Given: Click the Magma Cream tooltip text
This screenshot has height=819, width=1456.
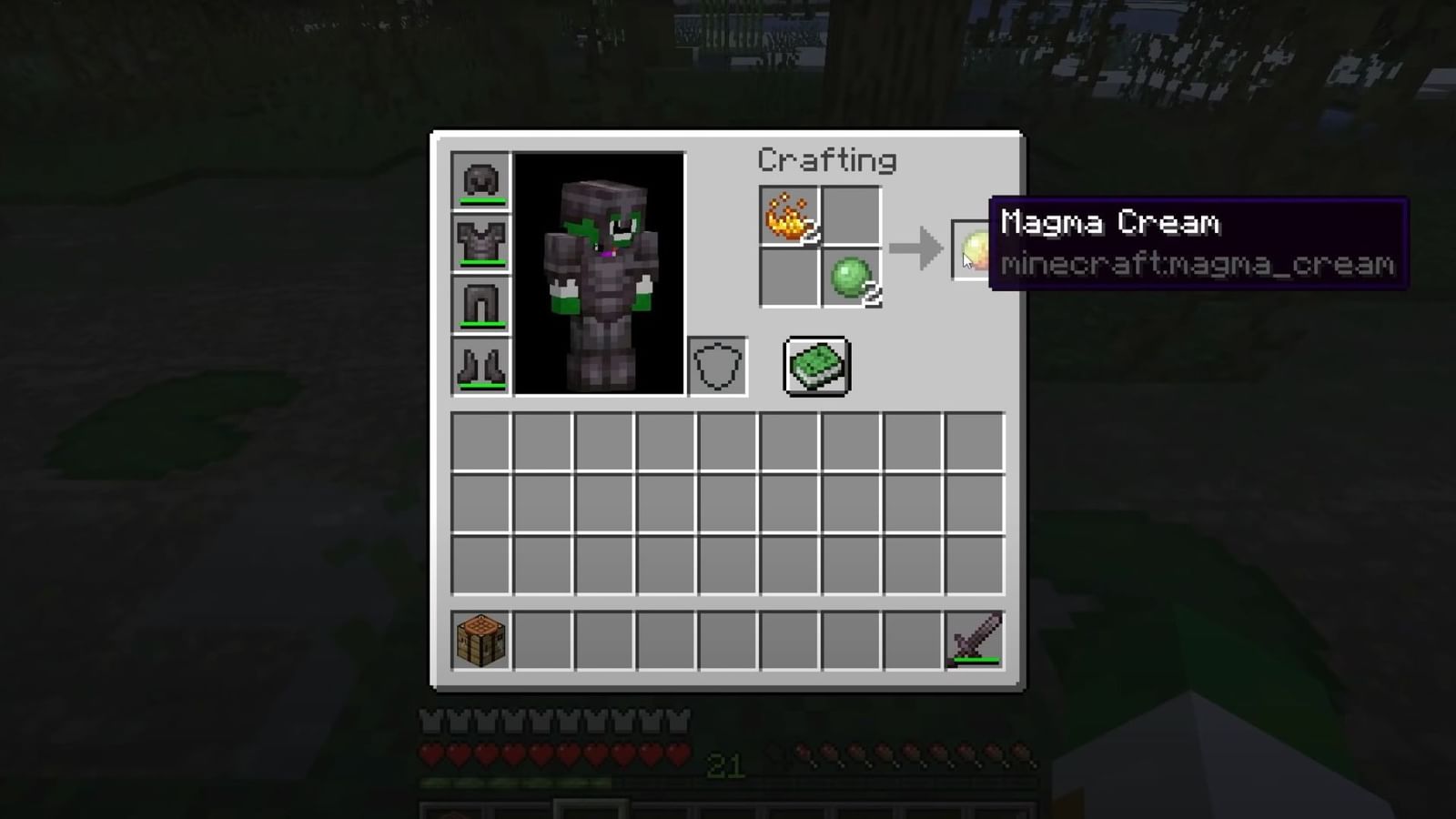Looking at the screenshot, I should 1112,223.
